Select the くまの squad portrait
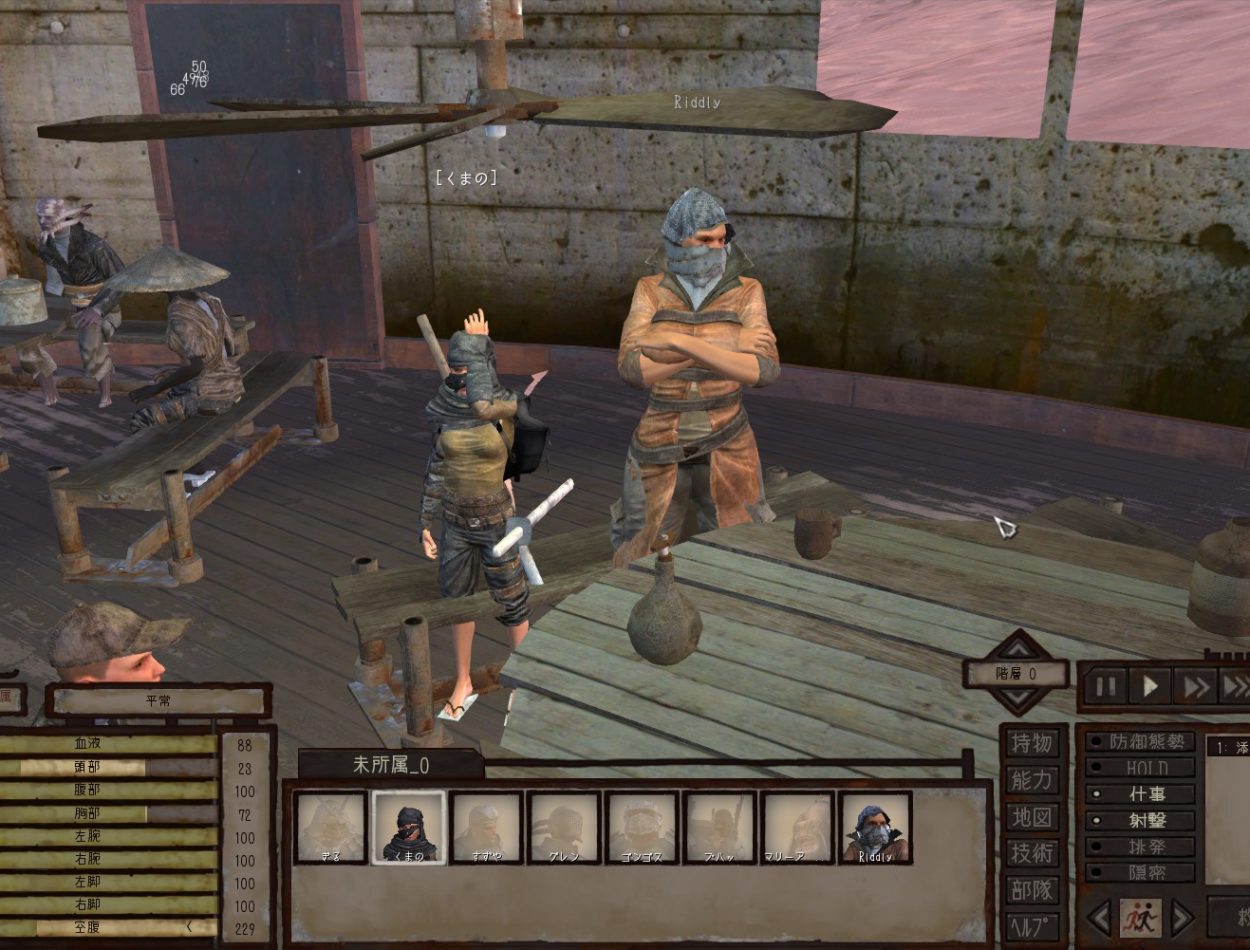 (x=408, y=827)
